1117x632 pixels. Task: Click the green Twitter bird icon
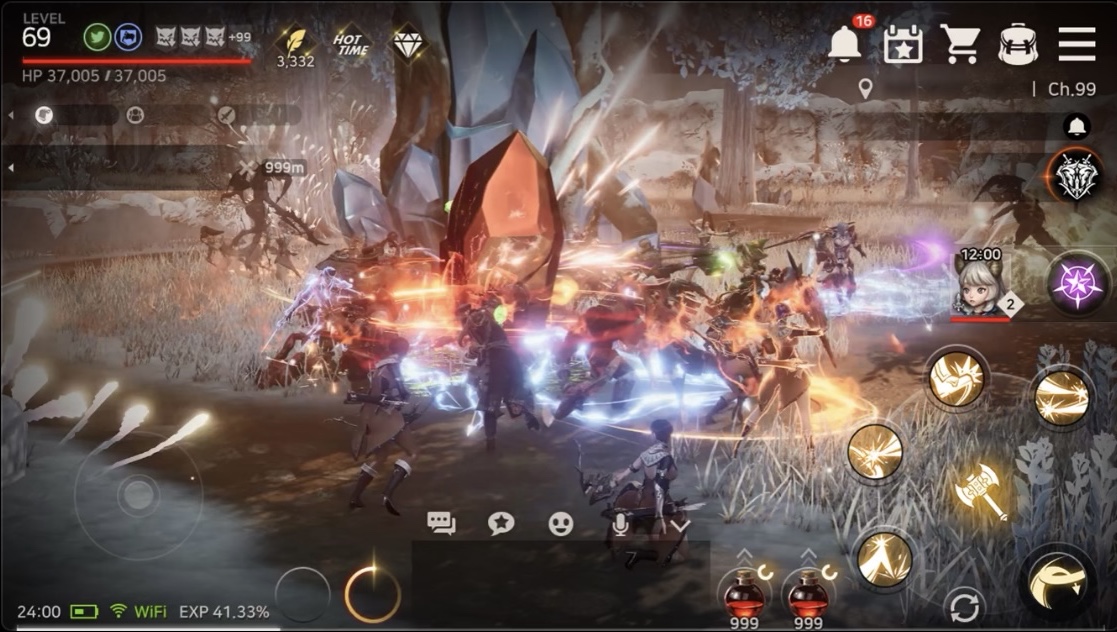pyautogui.click(x=97, y=37)
